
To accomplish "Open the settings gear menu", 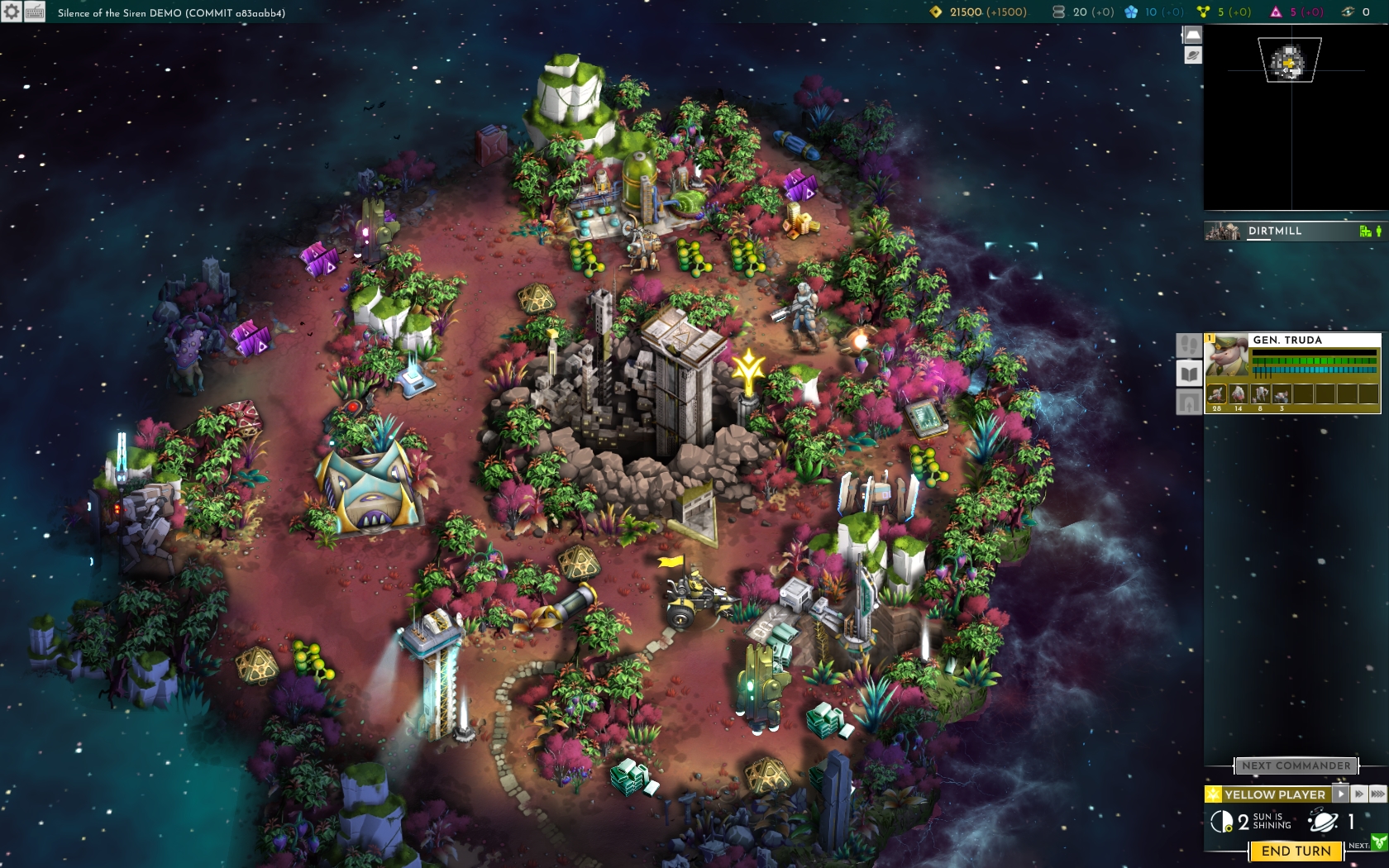I will (11, 12).
